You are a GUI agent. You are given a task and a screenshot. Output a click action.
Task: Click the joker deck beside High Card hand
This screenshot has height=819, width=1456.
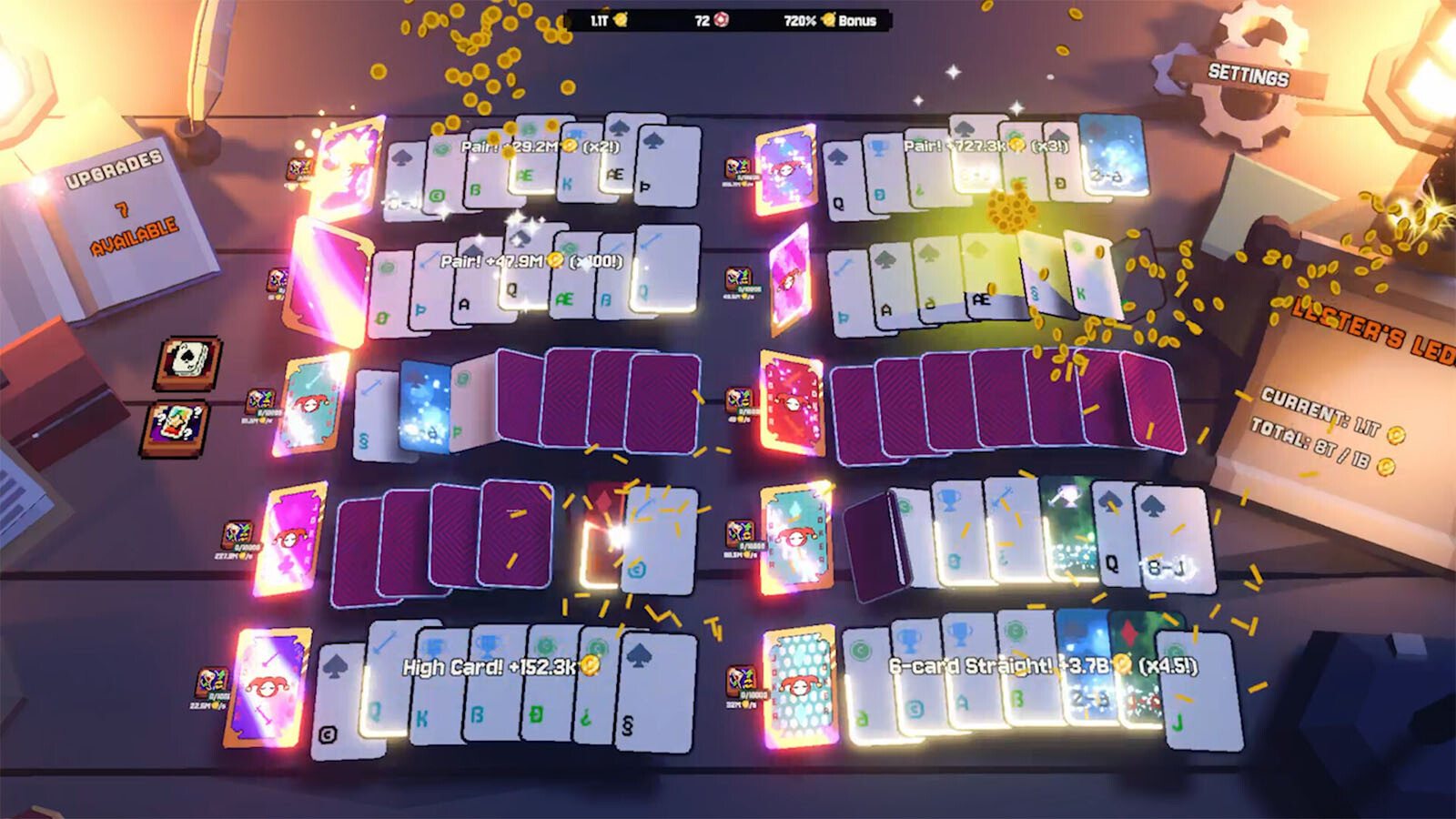coord(267,687)
